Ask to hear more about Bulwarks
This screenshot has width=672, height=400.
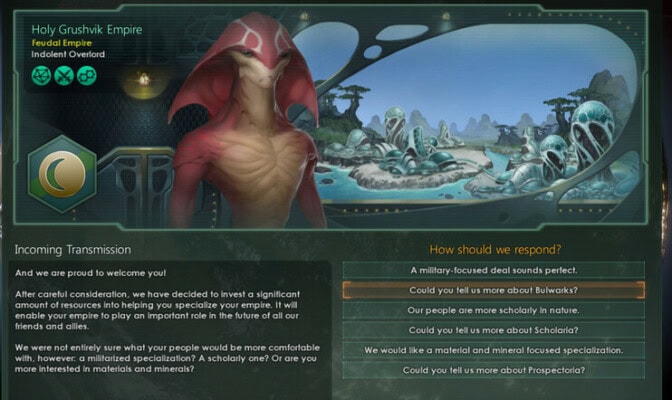point(493,290)
